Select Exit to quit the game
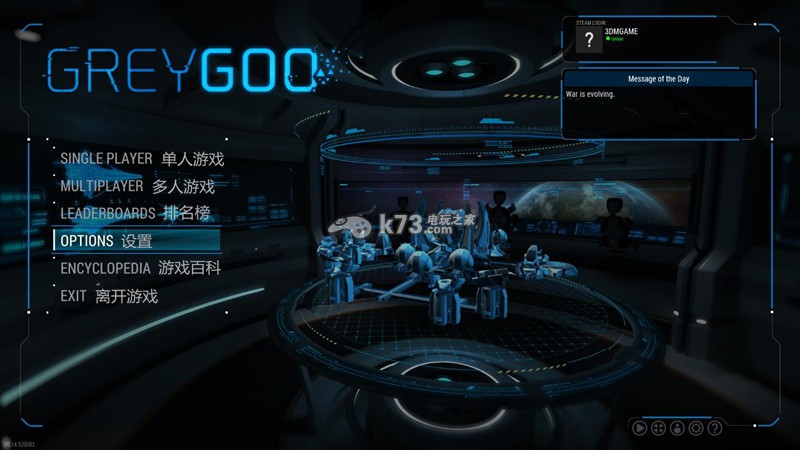The width and height of the screenshot is (800, 450). click(109, 297)
